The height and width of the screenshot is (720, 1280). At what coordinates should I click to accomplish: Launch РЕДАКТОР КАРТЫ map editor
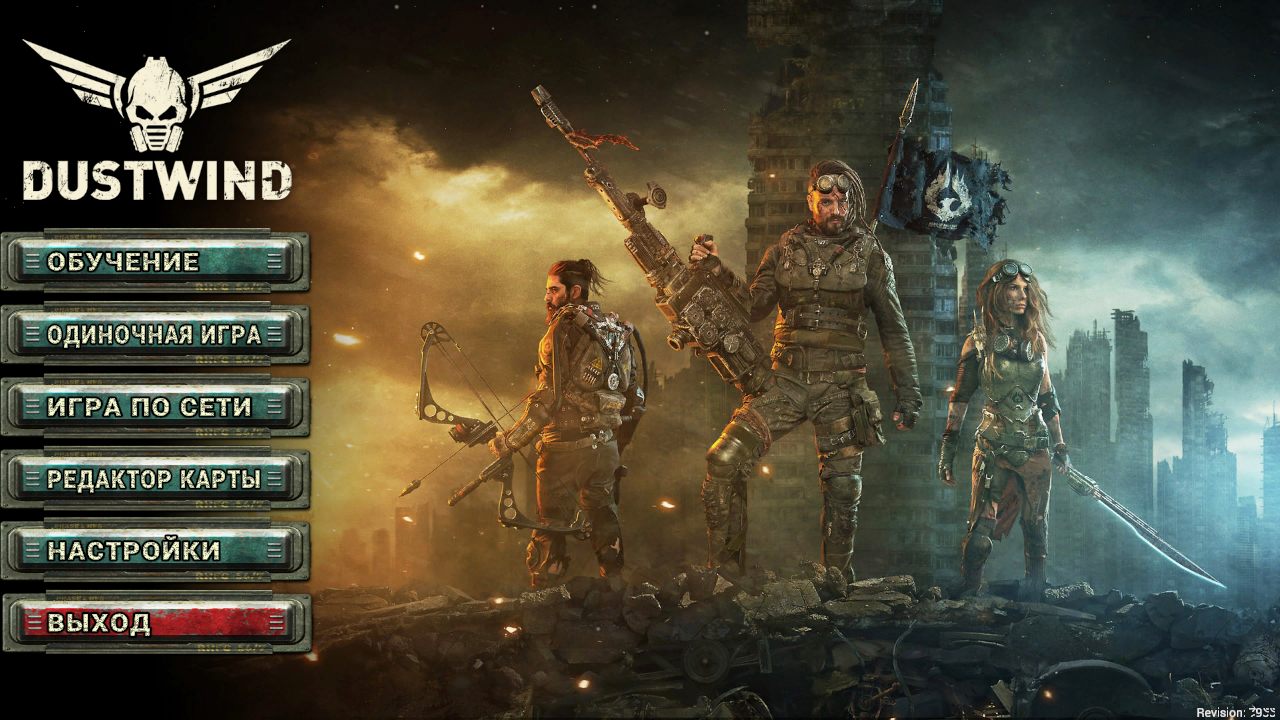150,479
